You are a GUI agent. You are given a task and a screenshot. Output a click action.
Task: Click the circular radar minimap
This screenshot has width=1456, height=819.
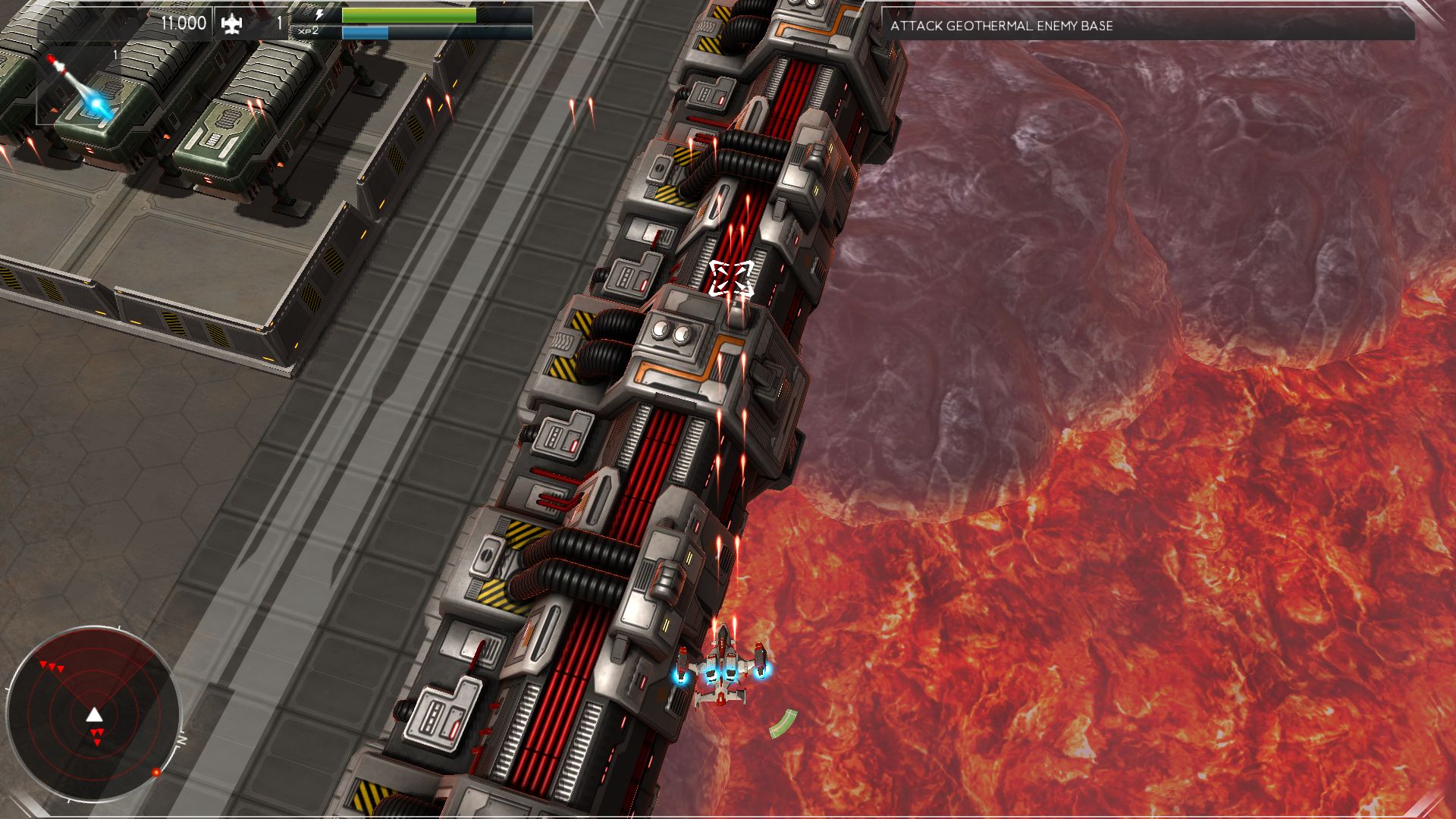pos(93,714)
